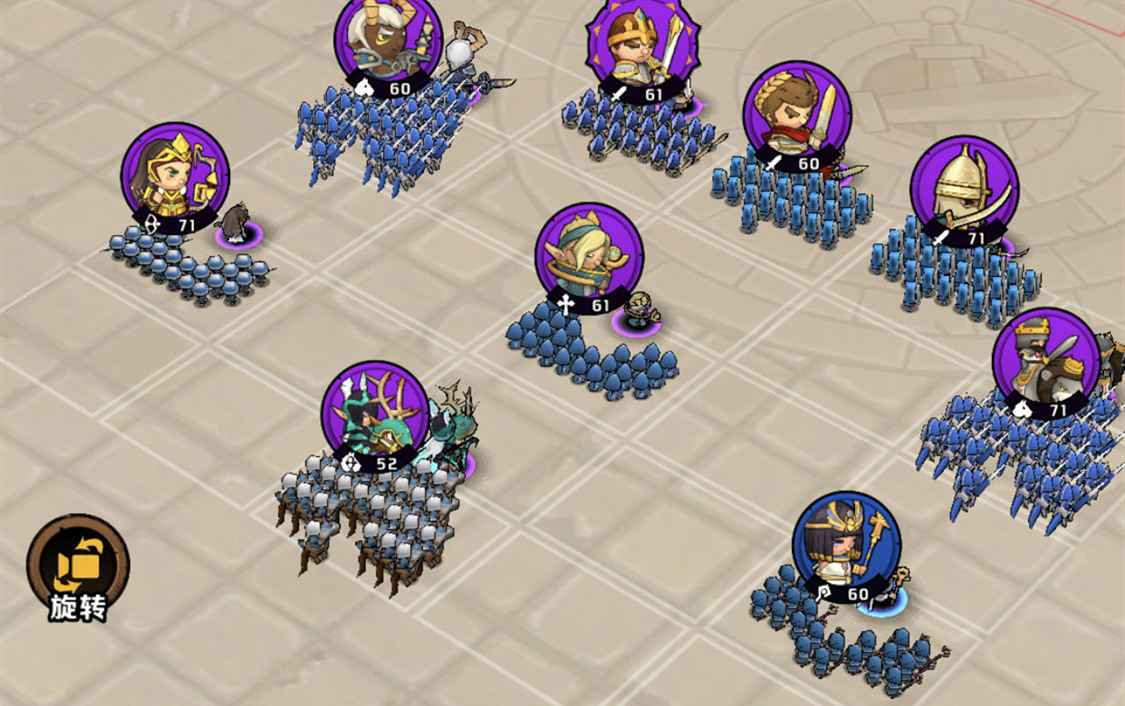The image size is (1125, 706).
Task: Select the red-scarf laurel swordsman portrait
Action: point(797,115)
